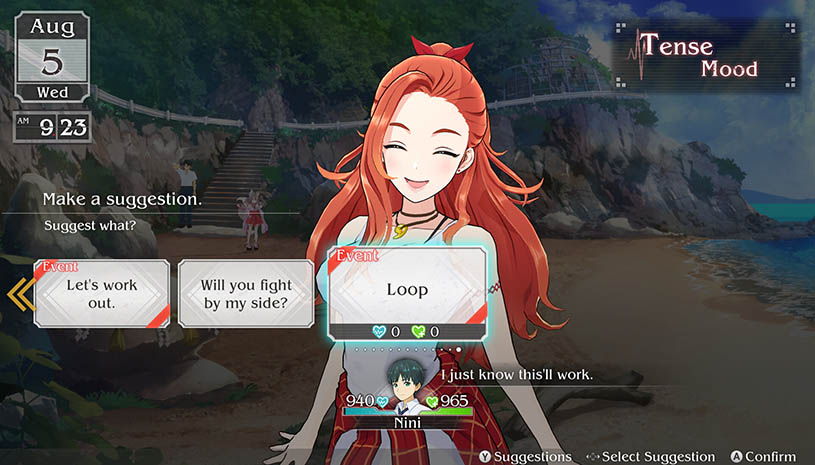
Task: Pick the highlighted "Loop" event suggestion
Action: [407, 289]
